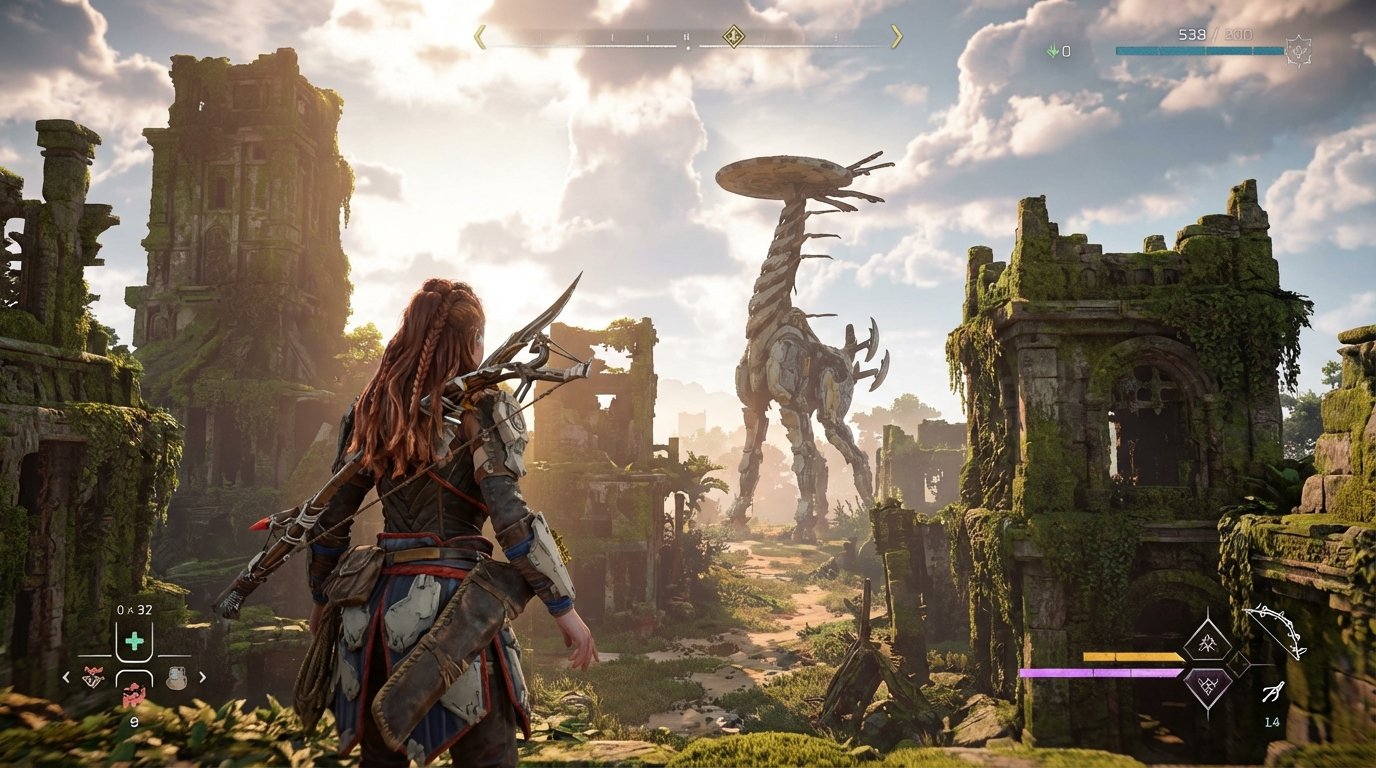Click the water flask item icon
Viewport: 1376px width, 768px height.
(x=177, y=678)
